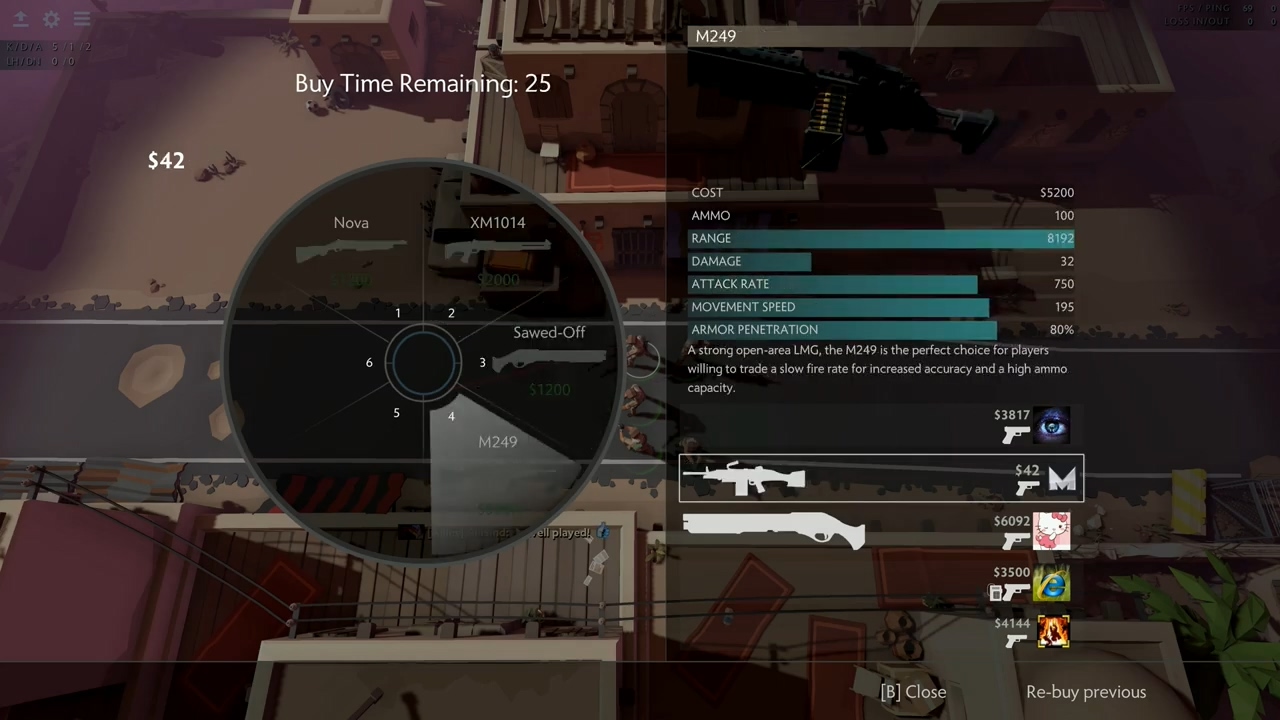Open settings with the gear icon
1280x720 pixels.
tap(51, 19)
